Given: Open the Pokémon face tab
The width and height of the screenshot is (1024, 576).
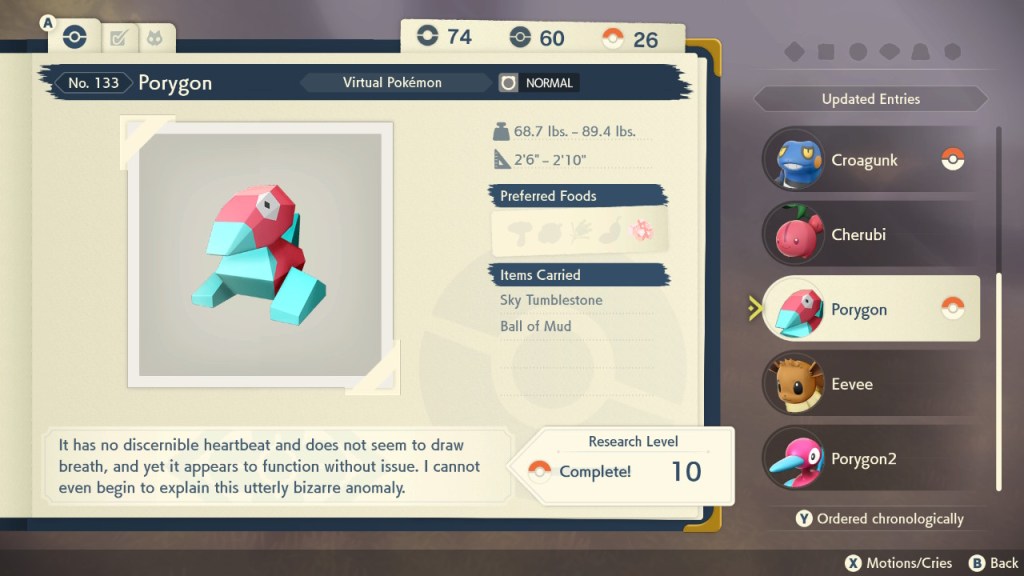Looking at the screenshot, I should 155,38.
